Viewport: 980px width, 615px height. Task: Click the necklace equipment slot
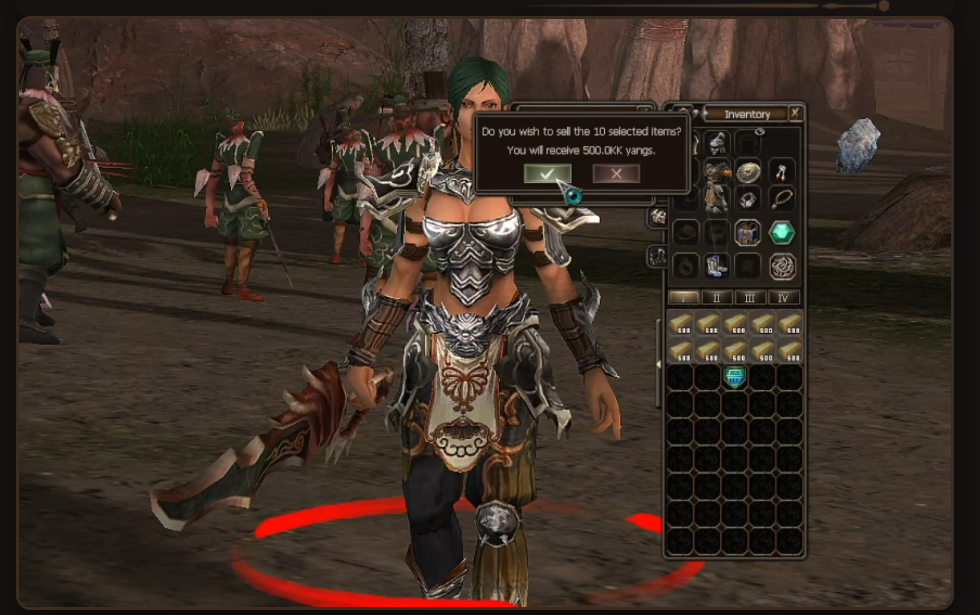pyautogui.click(x=781, y=199)
